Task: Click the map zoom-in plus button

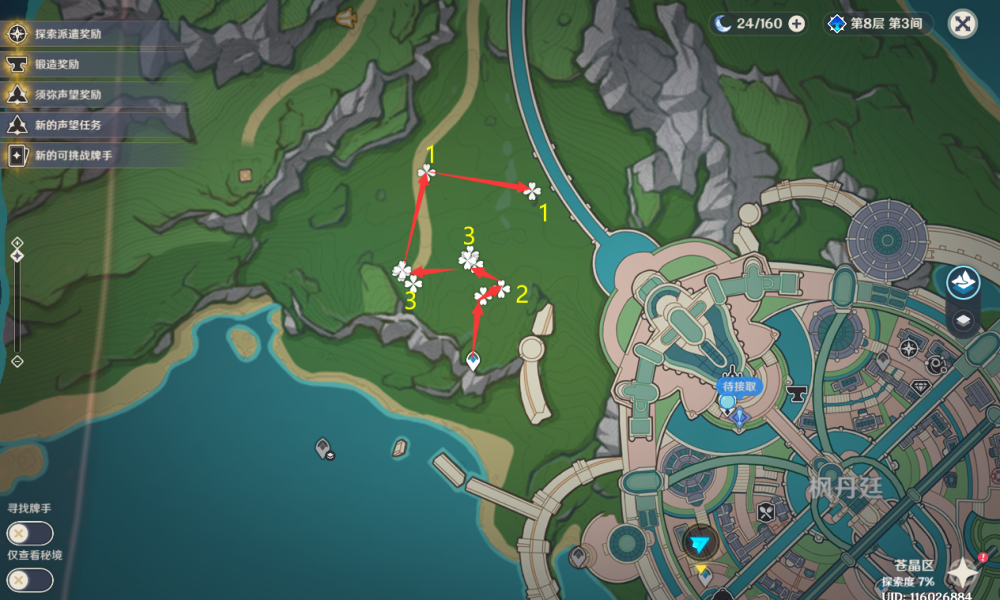Action: click(x=16, y=242)
